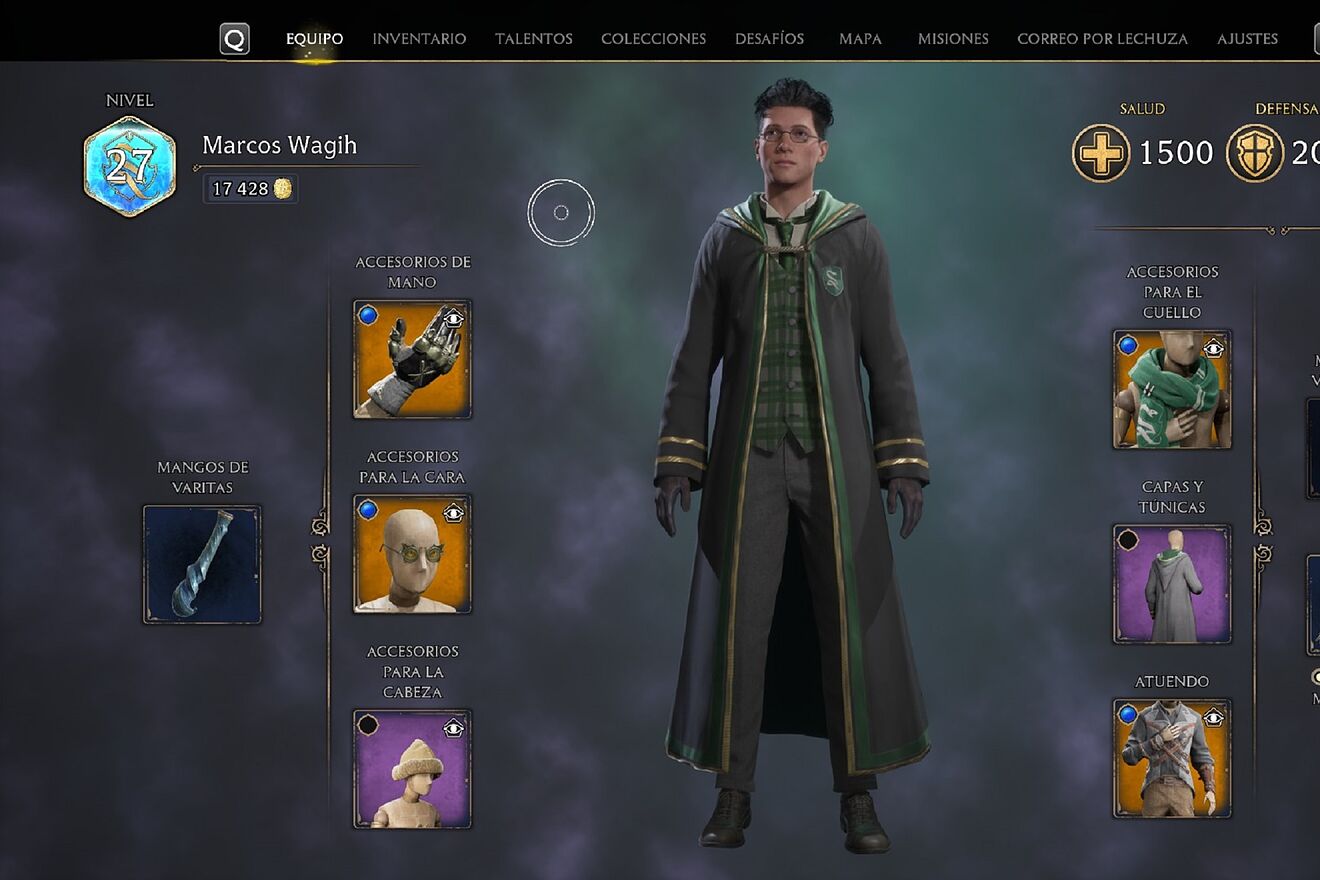
Task: Open the Mangos de Varitas wand handle slot
Action: pyautogui.click(x=201, y=565)
